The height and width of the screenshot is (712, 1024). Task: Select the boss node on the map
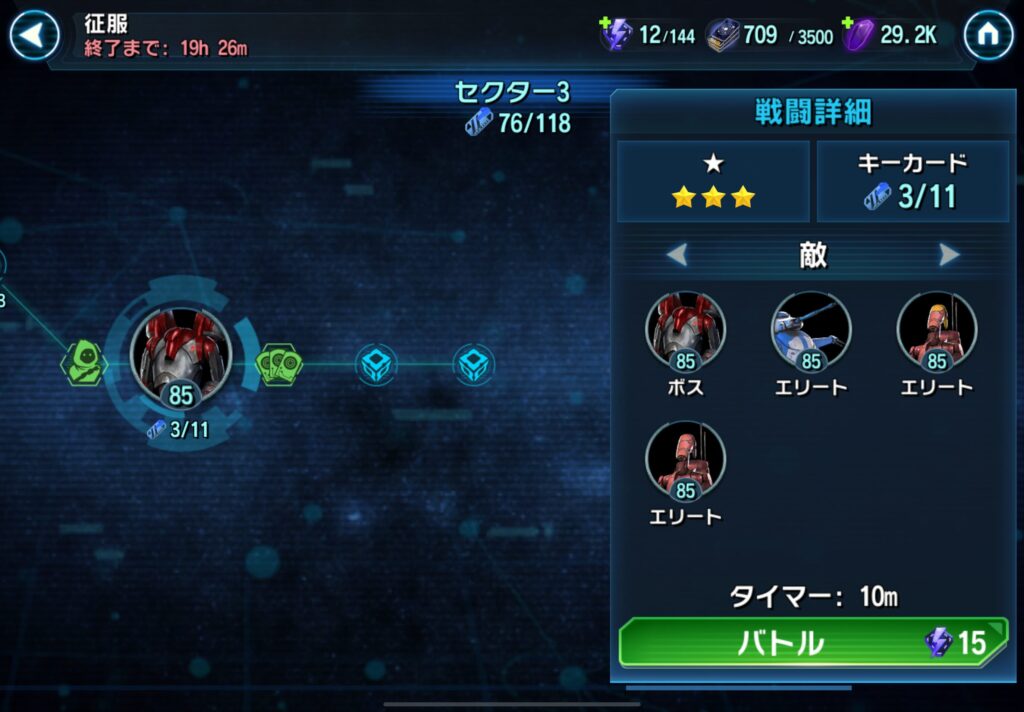[180, 355]
